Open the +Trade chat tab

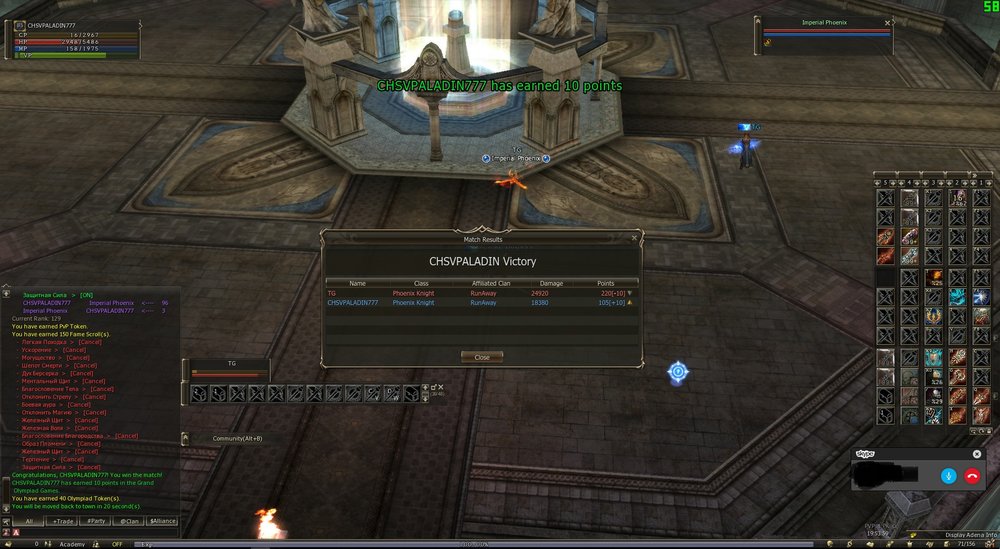coord(63,521)
